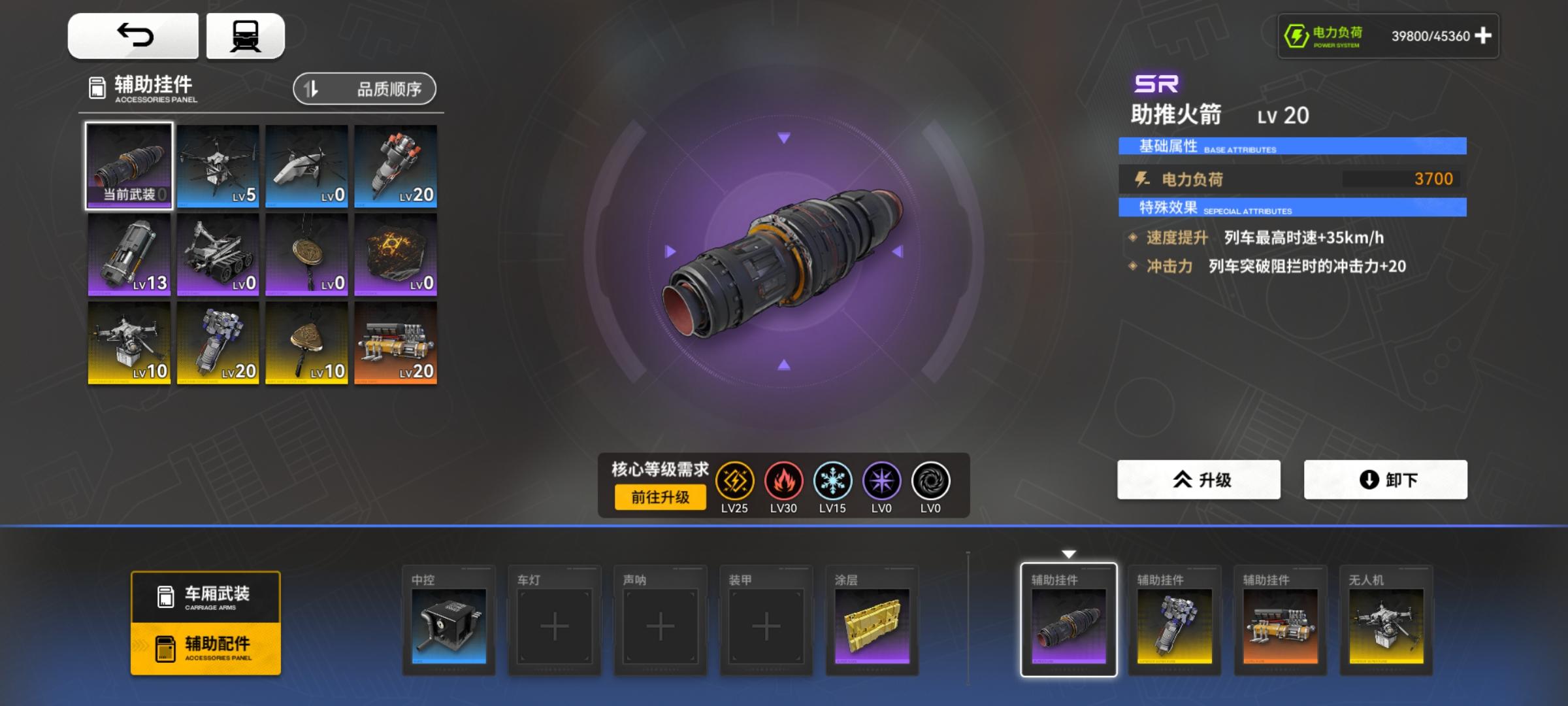Select the LV13 booster thumbnail in the grid
The width and height of the screenshot is (1568, 706).
(x=128, y=254)
